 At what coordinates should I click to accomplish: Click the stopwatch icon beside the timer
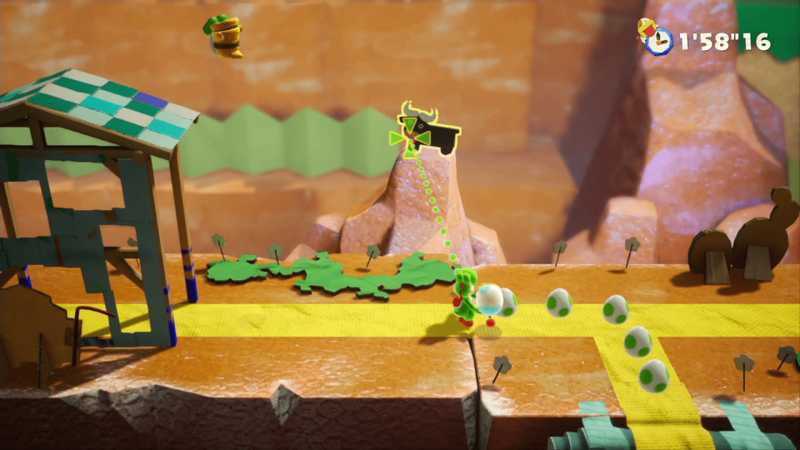pos(657,41)
